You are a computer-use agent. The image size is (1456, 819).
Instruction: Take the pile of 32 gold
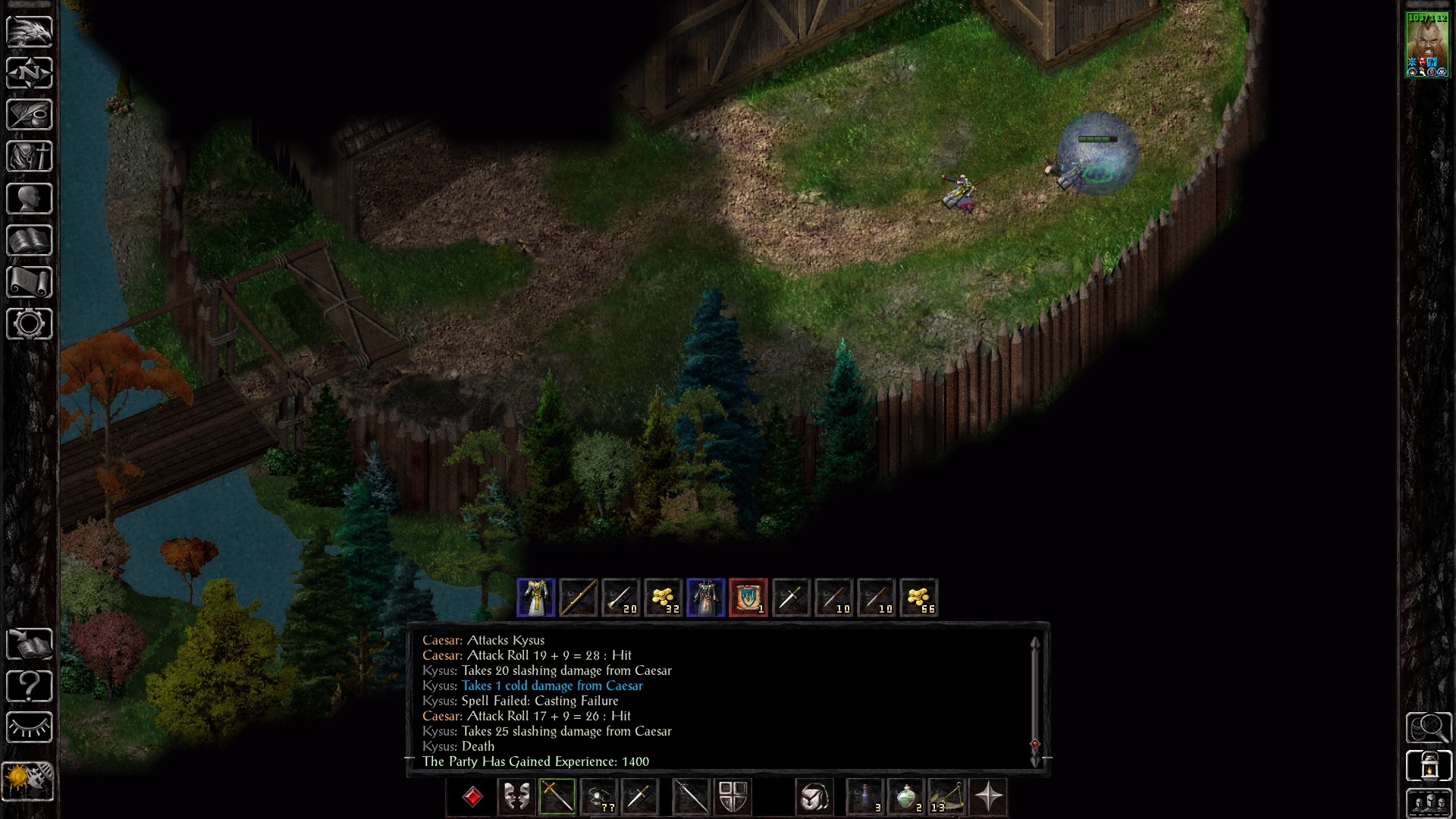click(664, 598)
